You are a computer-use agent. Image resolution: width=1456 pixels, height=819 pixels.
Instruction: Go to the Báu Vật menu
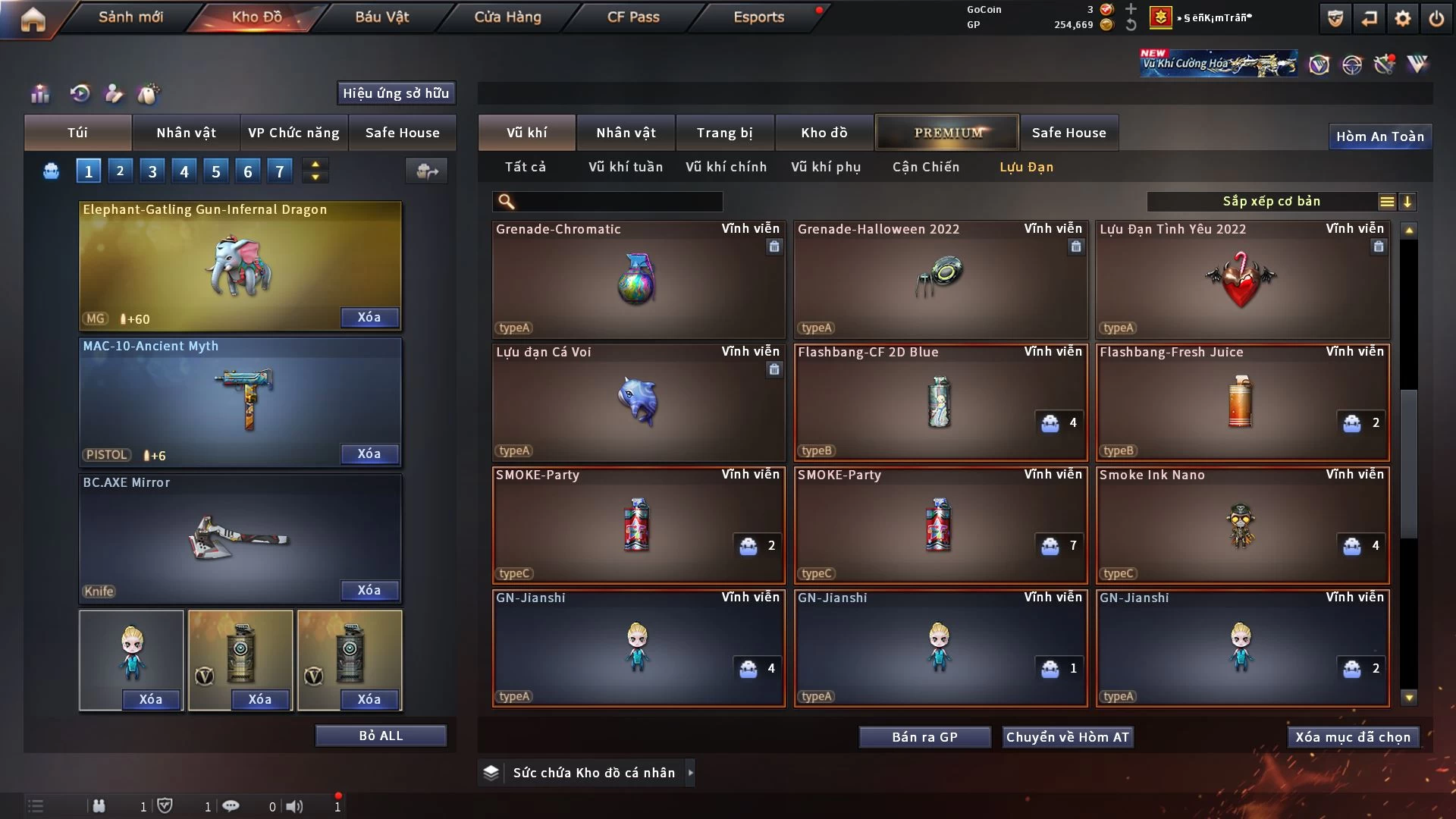(x=381, y=17)
